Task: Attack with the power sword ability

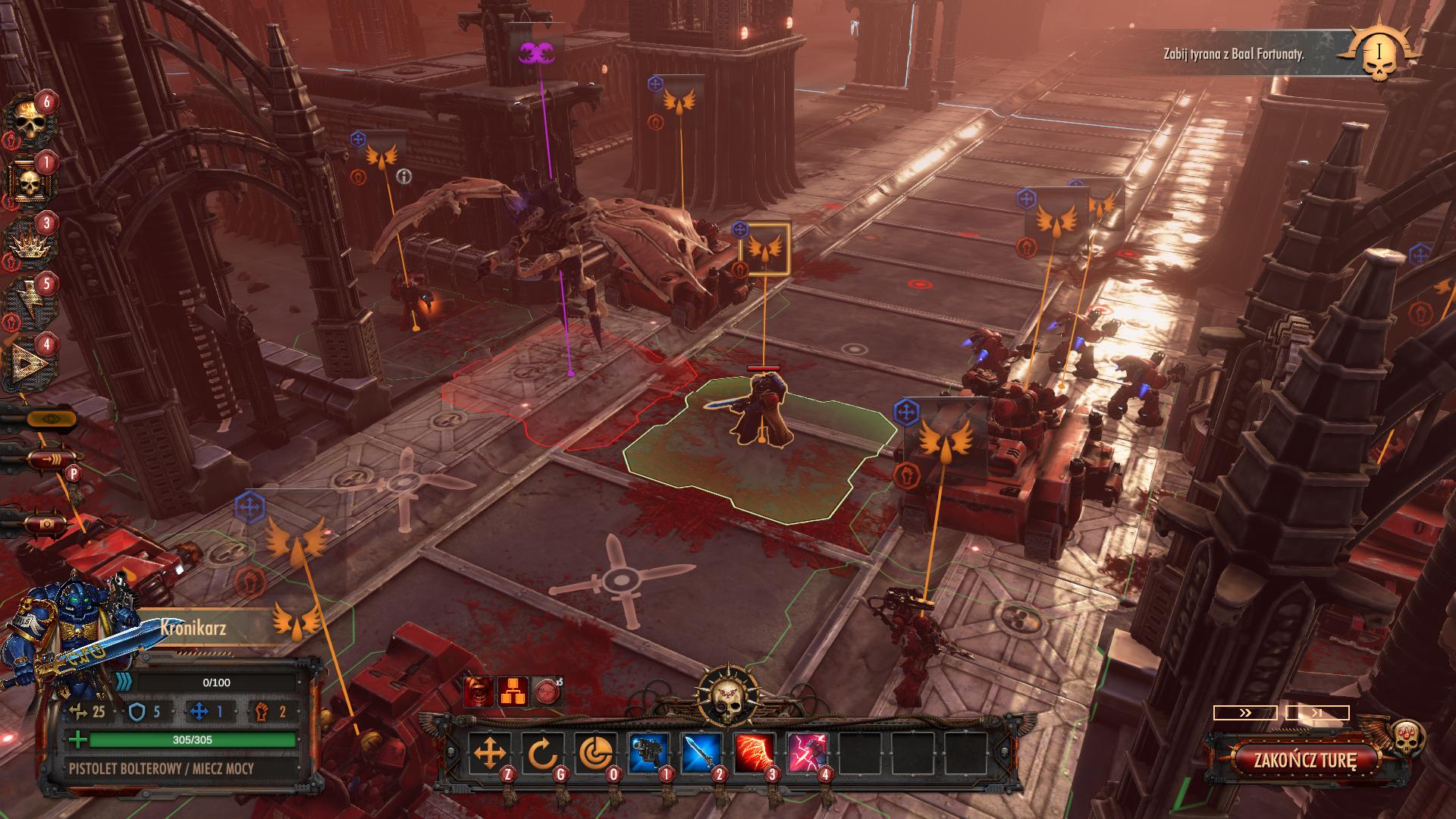Action: click(701, 754)
